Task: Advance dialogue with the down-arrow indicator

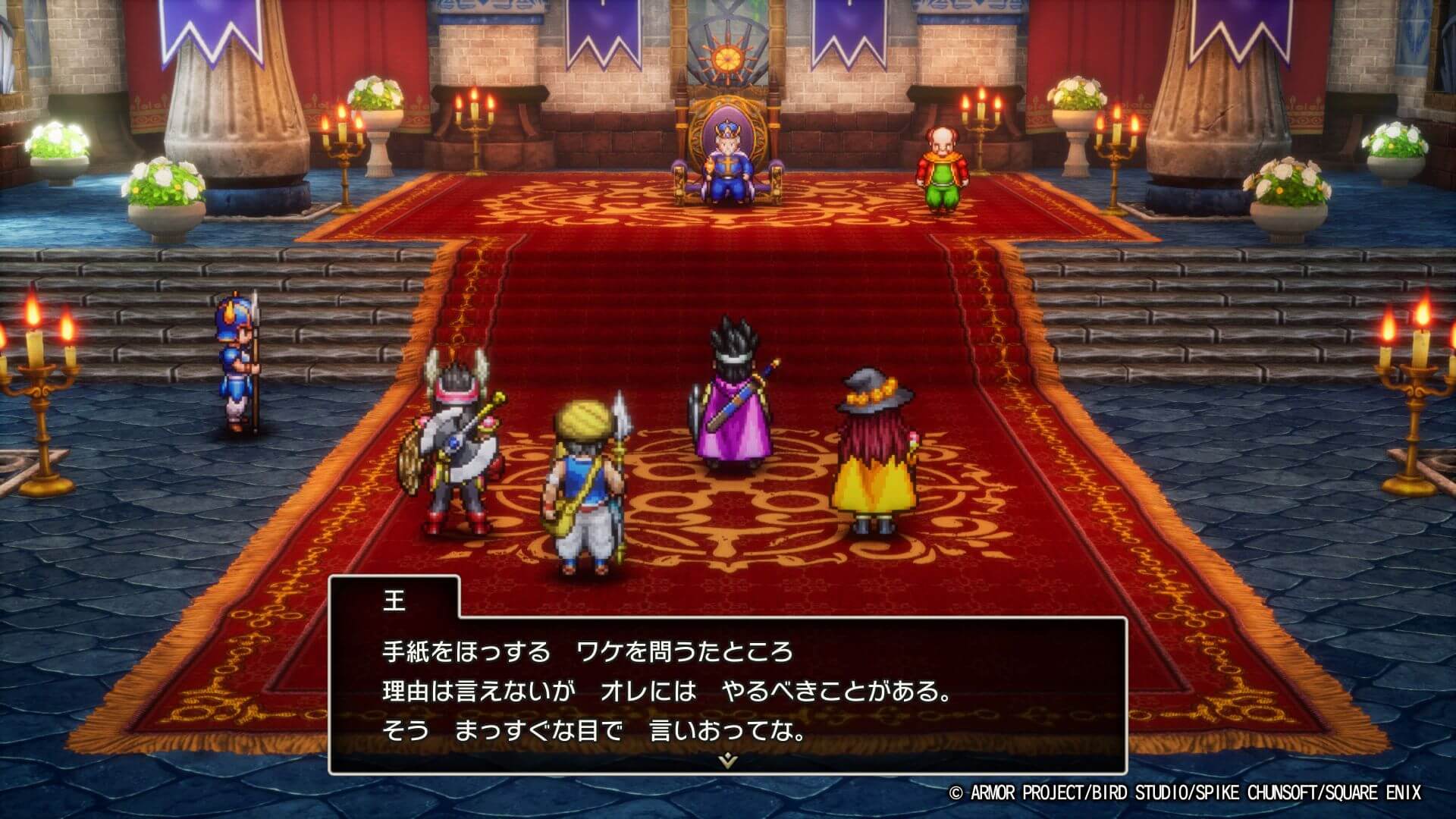Action: [727, 759]
